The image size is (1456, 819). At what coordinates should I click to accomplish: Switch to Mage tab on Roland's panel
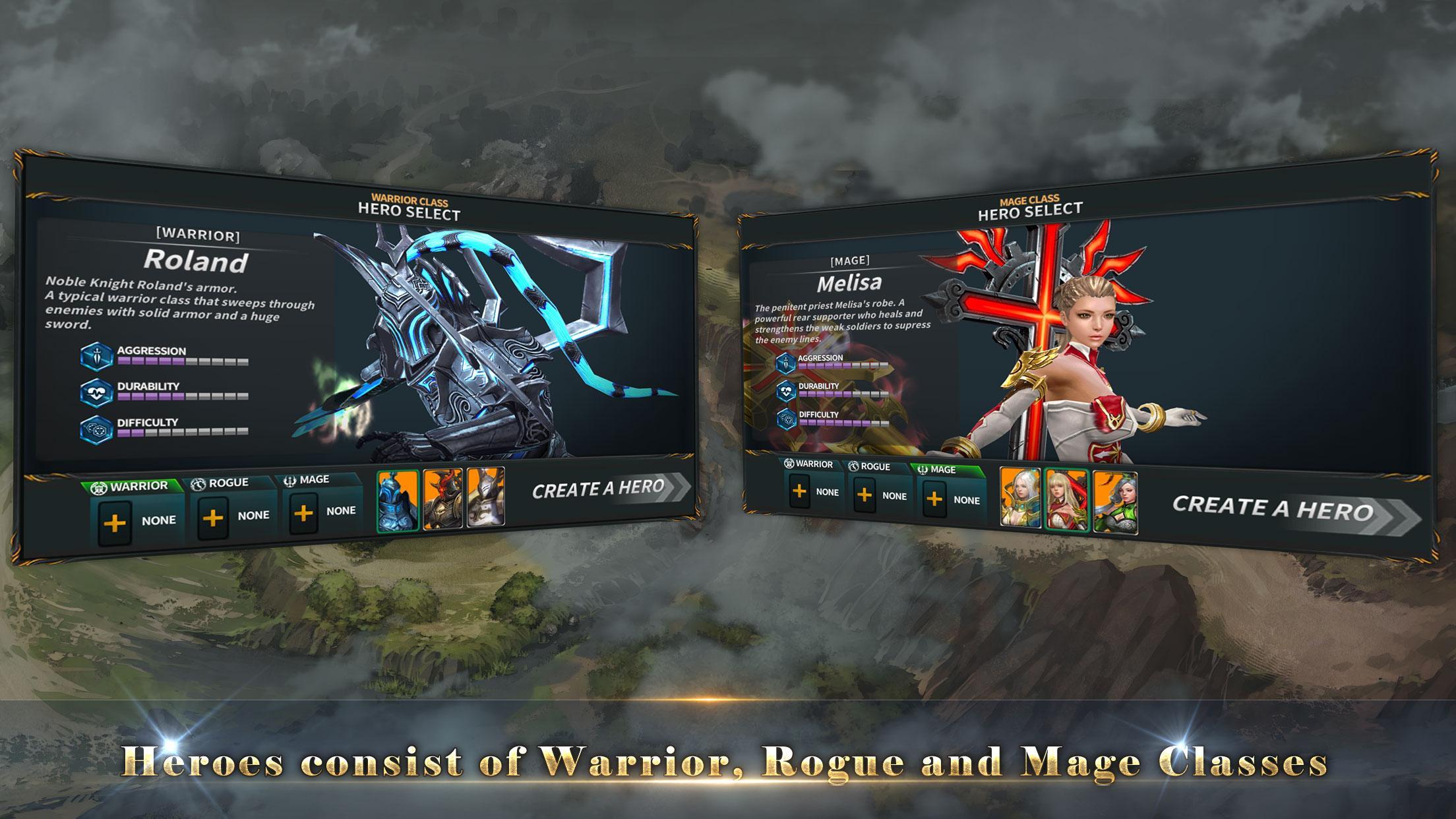click(313, 479)
